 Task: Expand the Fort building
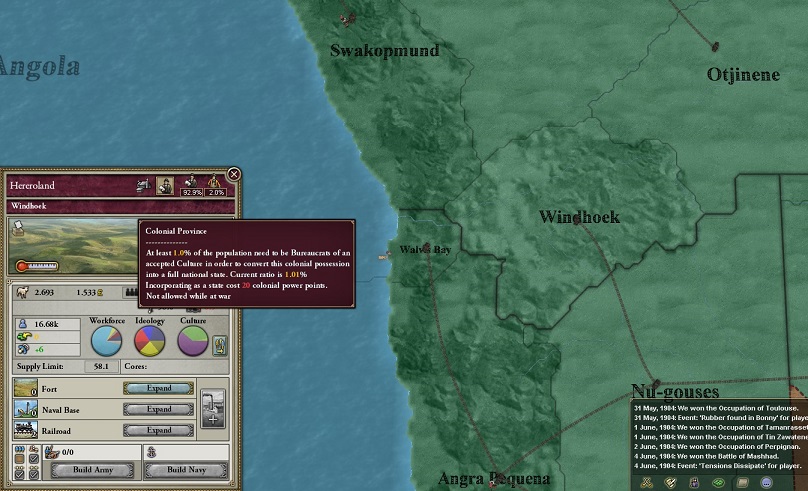point(159,388)
